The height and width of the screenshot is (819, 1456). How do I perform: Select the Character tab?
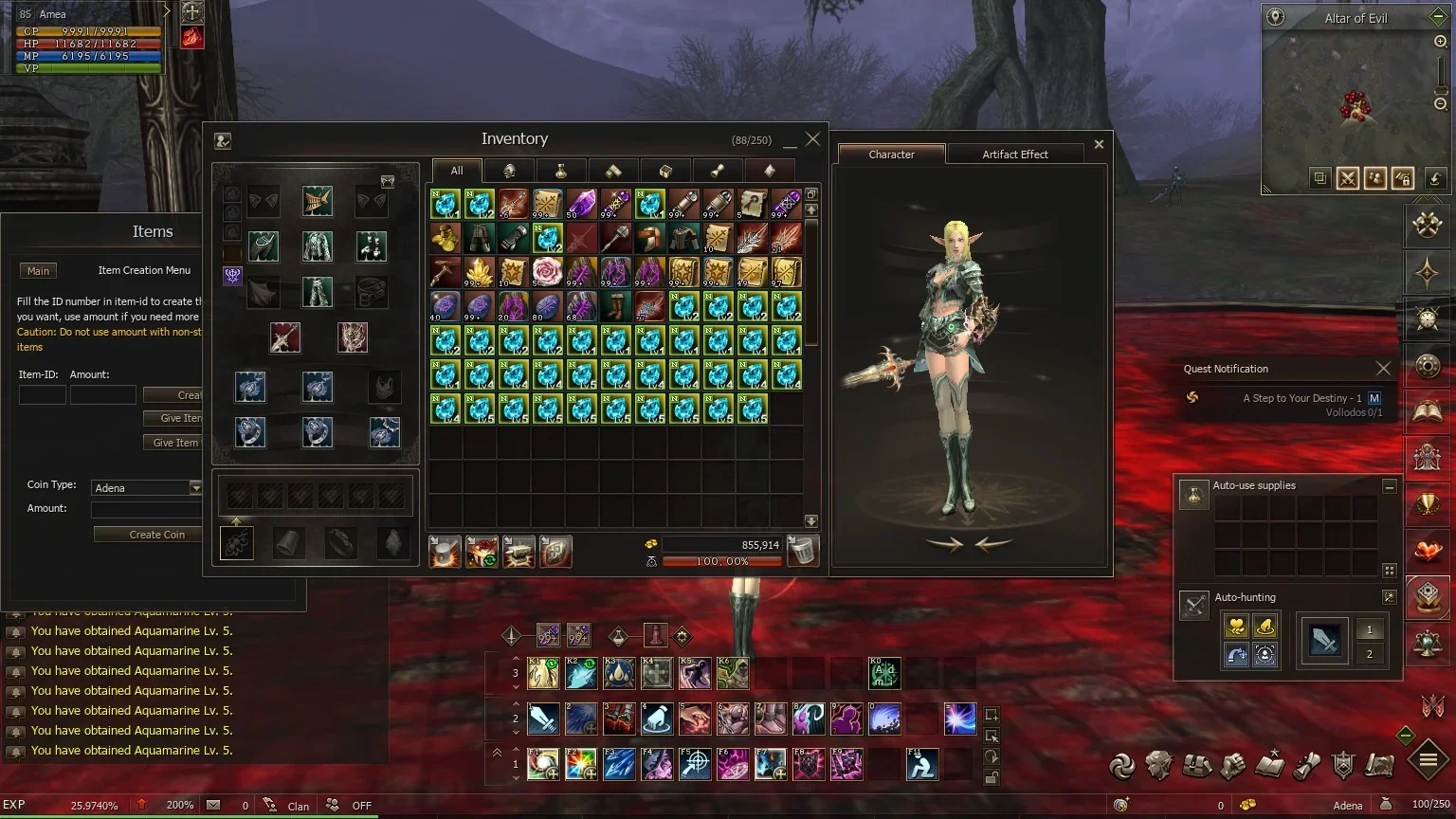tap(891, 155)
